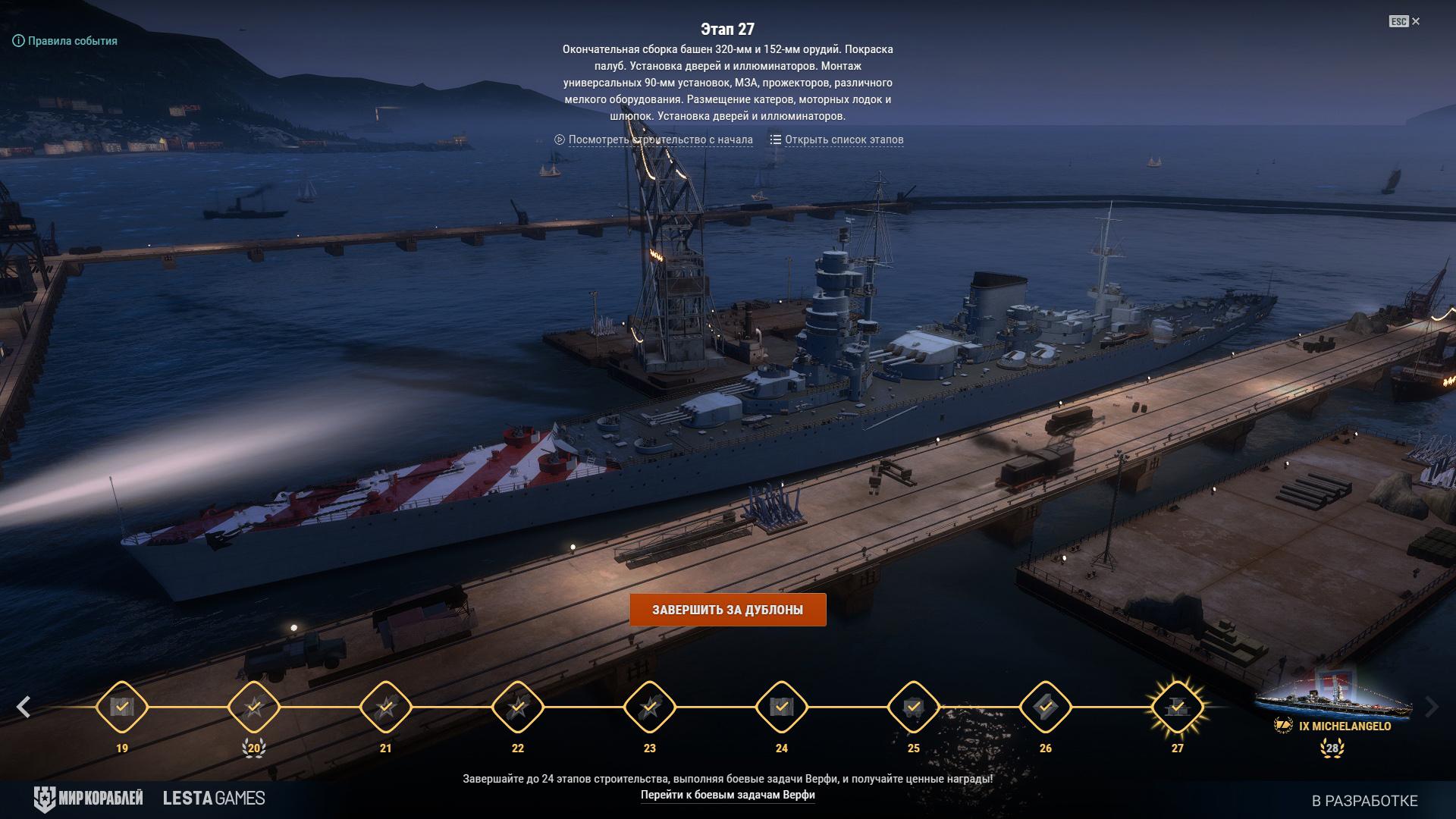Show earlier stages with the left arrow
Viewport: 1456px width, 819px height.
pos(24,707)
